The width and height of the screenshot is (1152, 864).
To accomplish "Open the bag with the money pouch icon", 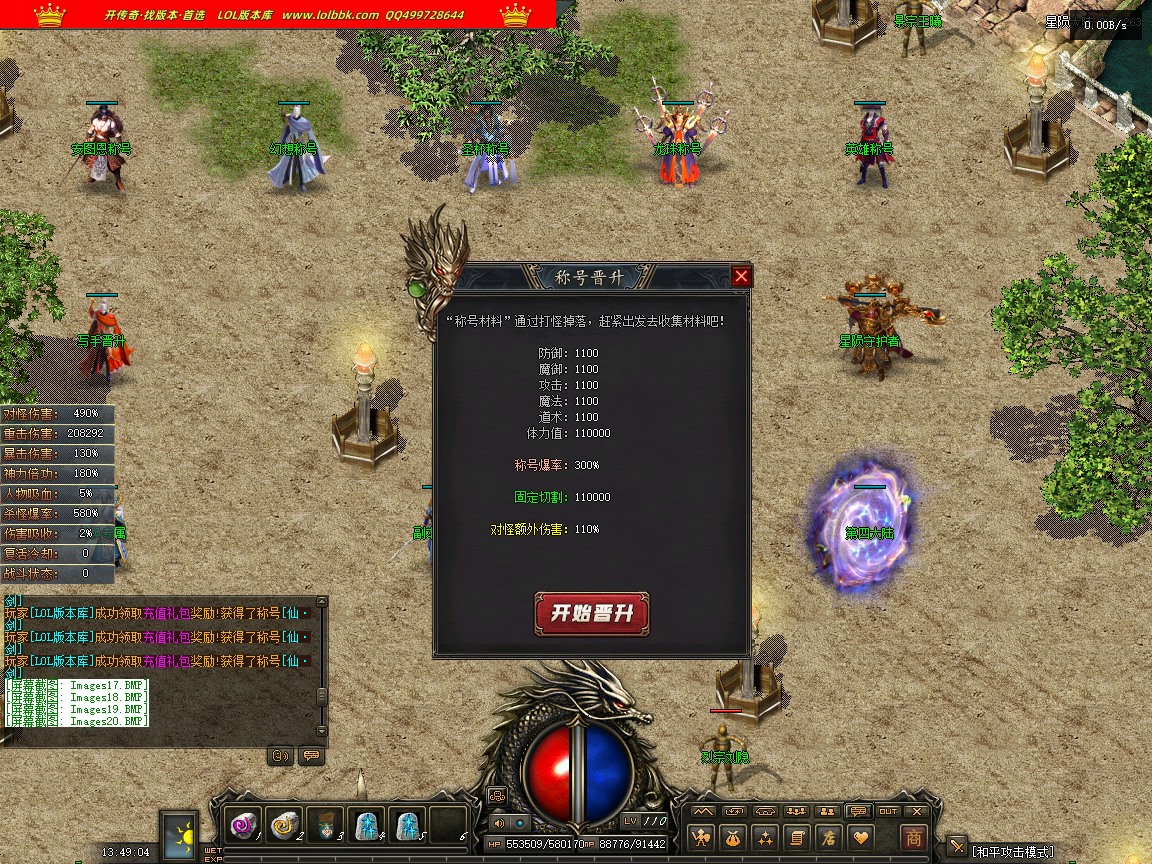I will 735,837.
